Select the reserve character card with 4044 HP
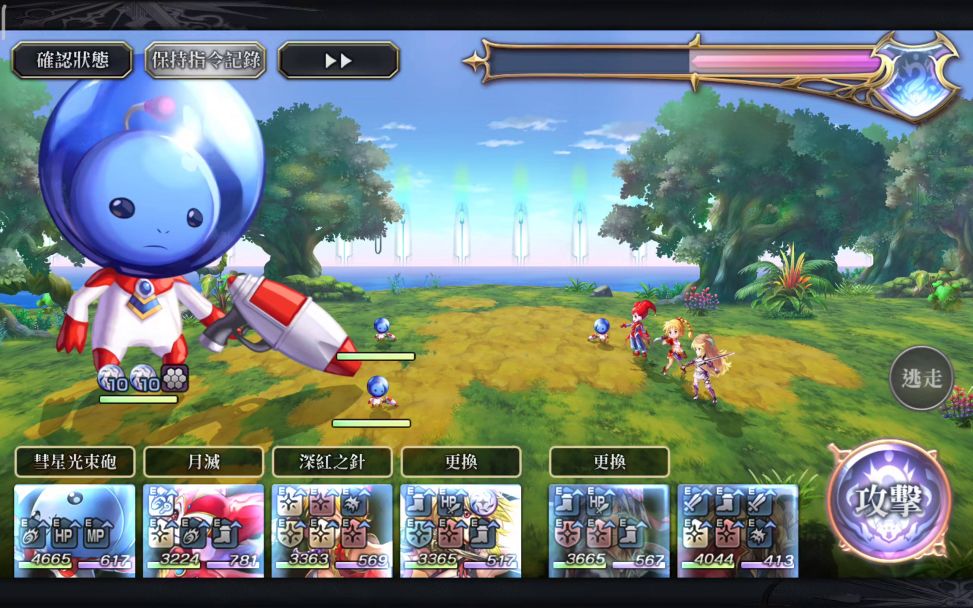 738,530
